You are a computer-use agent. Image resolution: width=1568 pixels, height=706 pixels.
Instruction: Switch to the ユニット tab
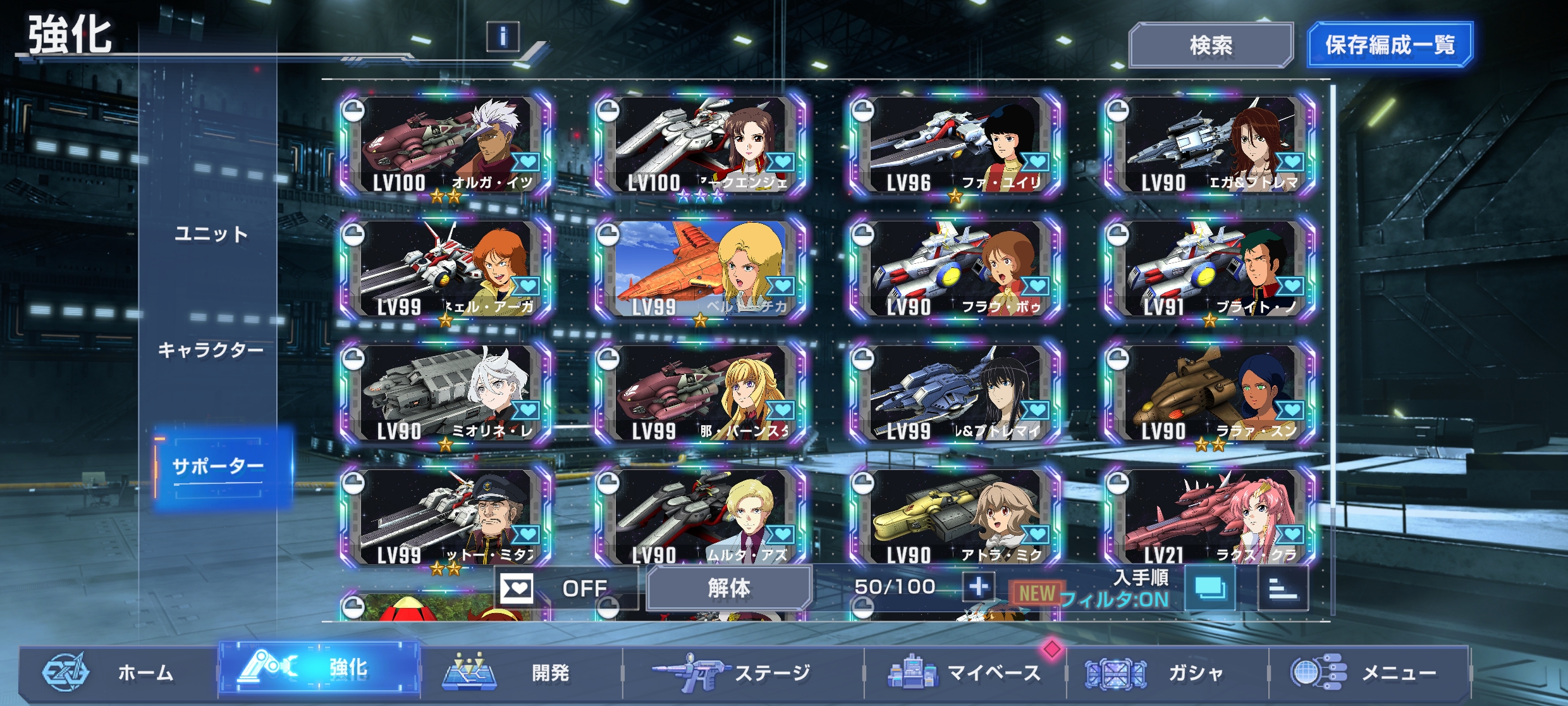pyautogui.click(x=211, y=235)
